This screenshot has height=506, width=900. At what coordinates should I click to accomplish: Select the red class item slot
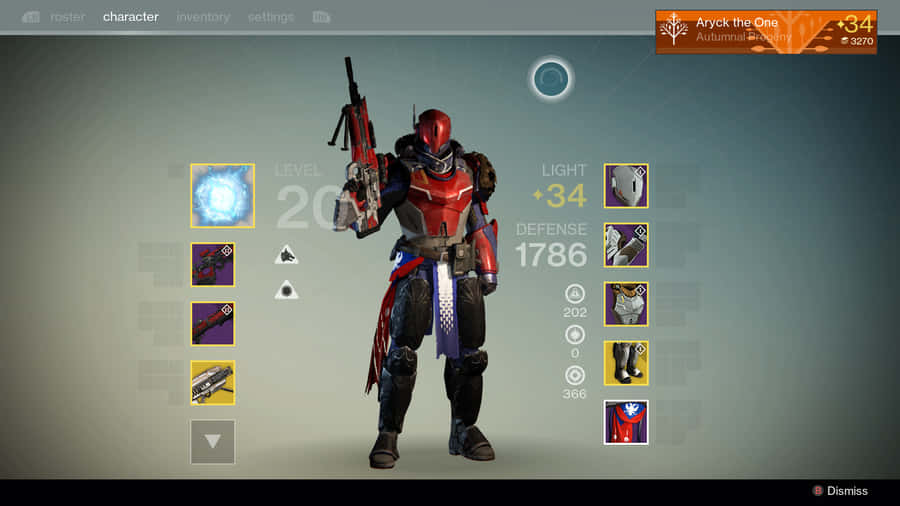[626, 422]
